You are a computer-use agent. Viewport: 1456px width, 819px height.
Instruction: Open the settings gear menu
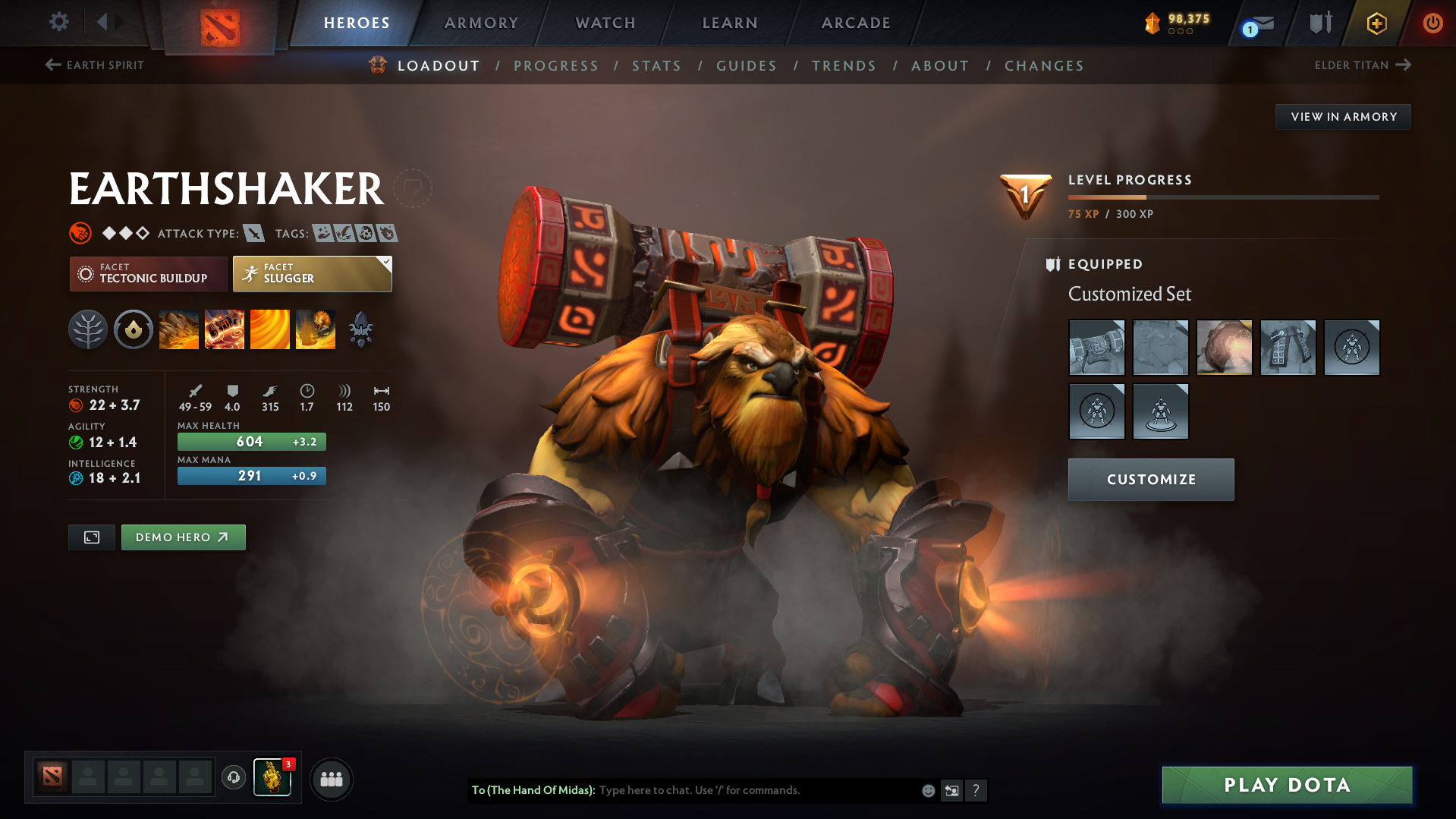[x=58, y=22]
